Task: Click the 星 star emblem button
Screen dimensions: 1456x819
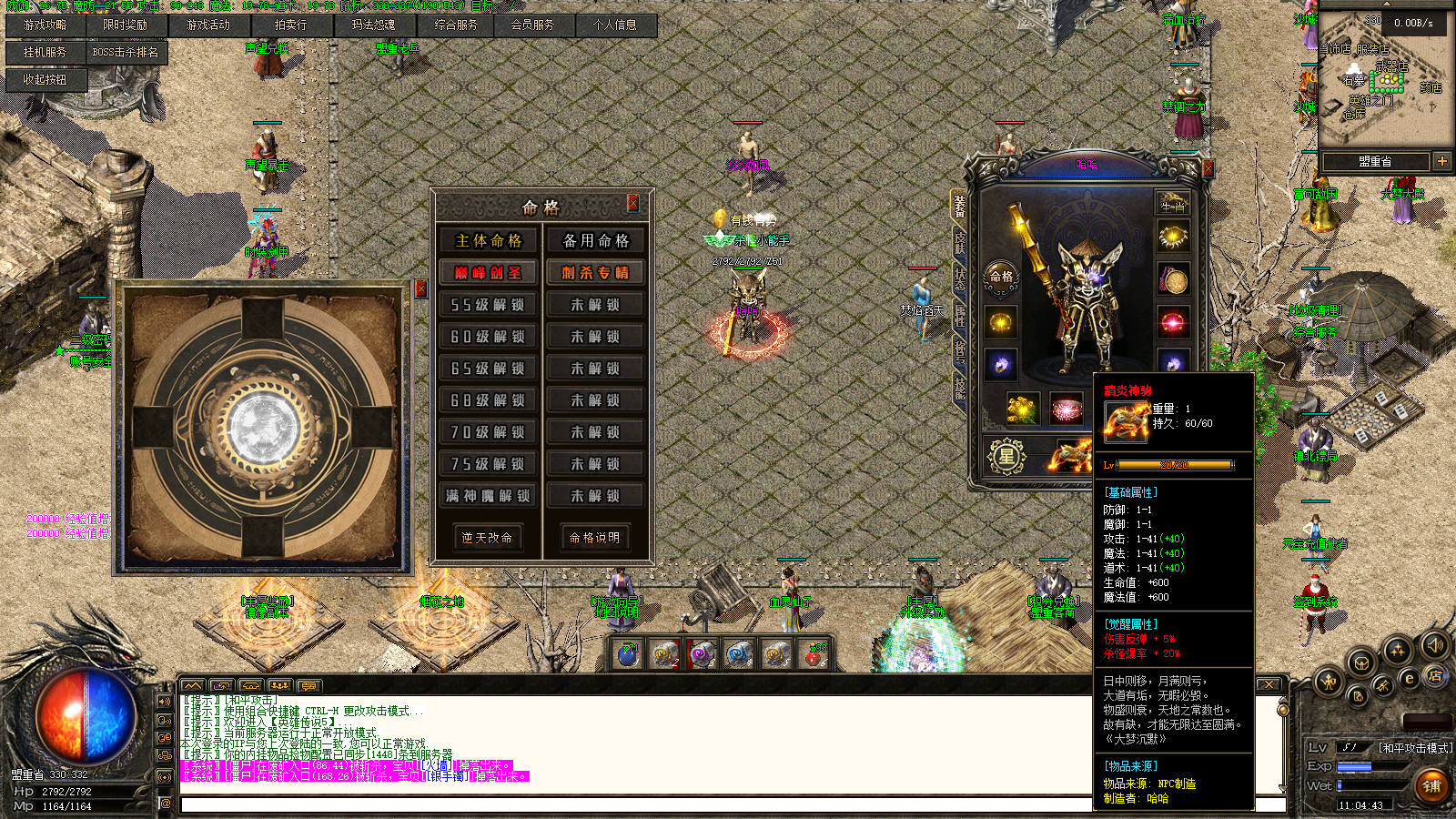Action: click(1006, 457)
